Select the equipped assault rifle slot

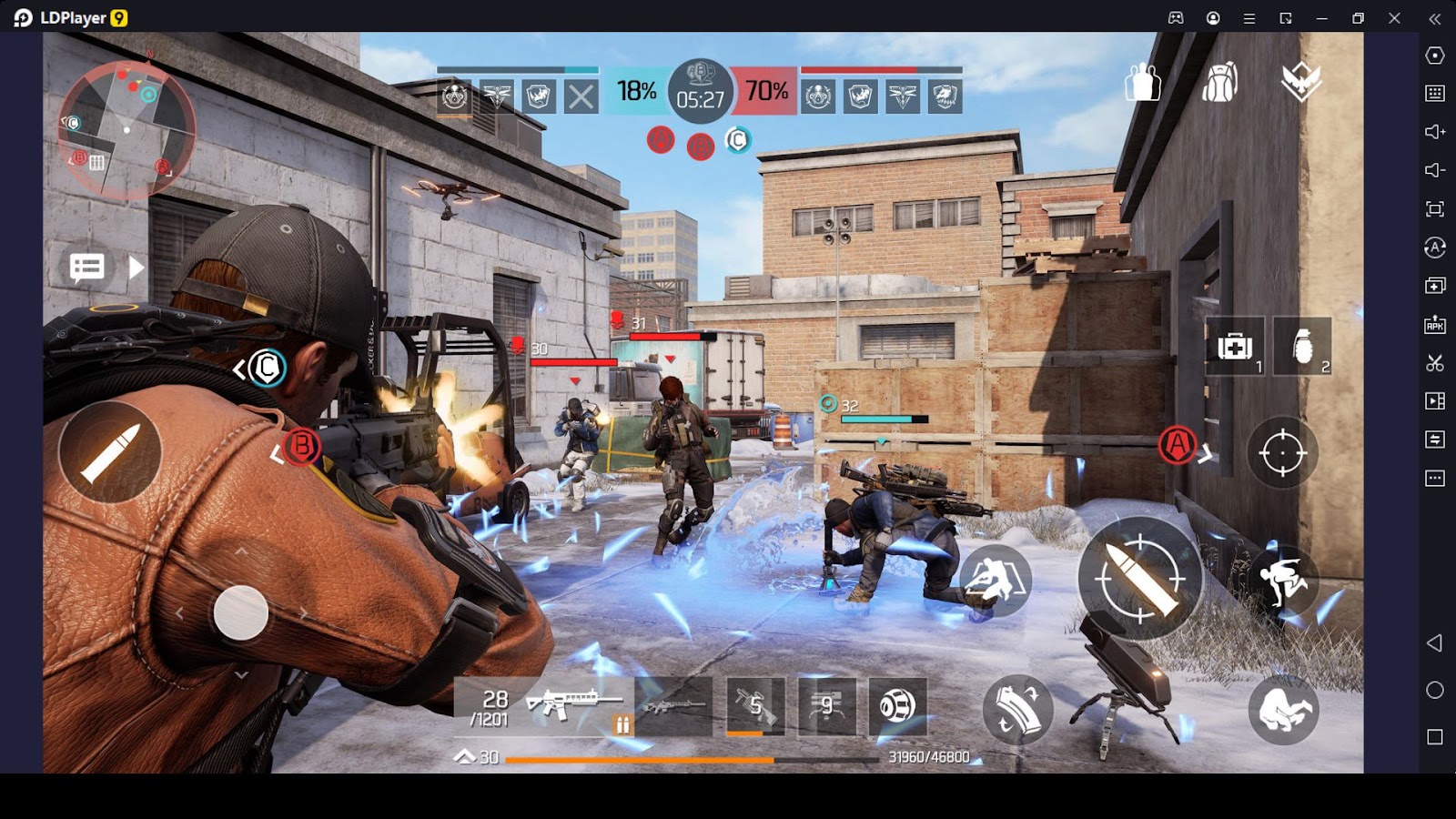pyautogui.click(x=544, y=706)
